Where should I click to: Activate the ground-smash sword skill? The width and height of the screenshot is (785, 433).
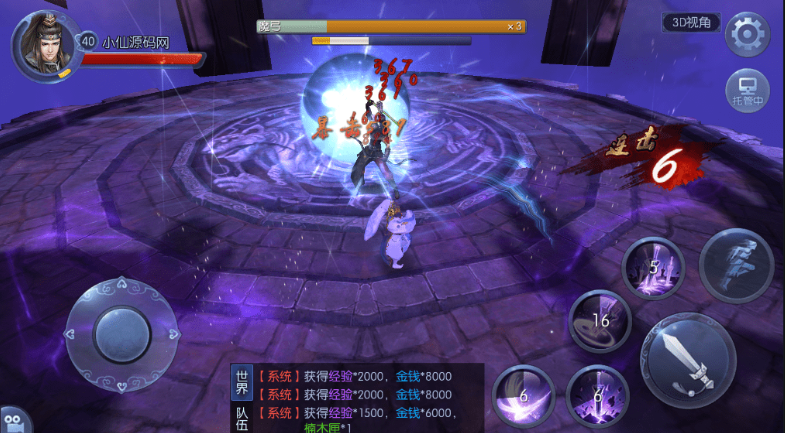click(x=598, y=396)
